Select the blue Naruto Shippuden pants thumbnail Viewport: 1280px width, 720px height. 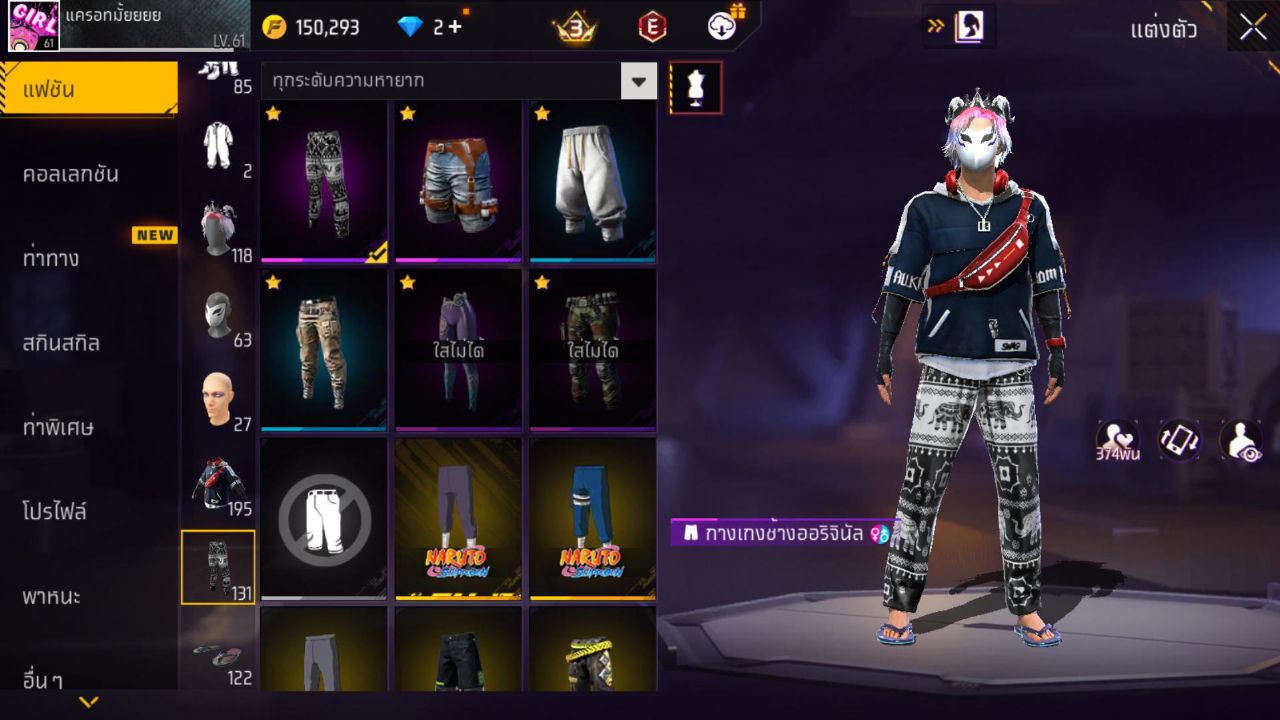click(591, 517)
